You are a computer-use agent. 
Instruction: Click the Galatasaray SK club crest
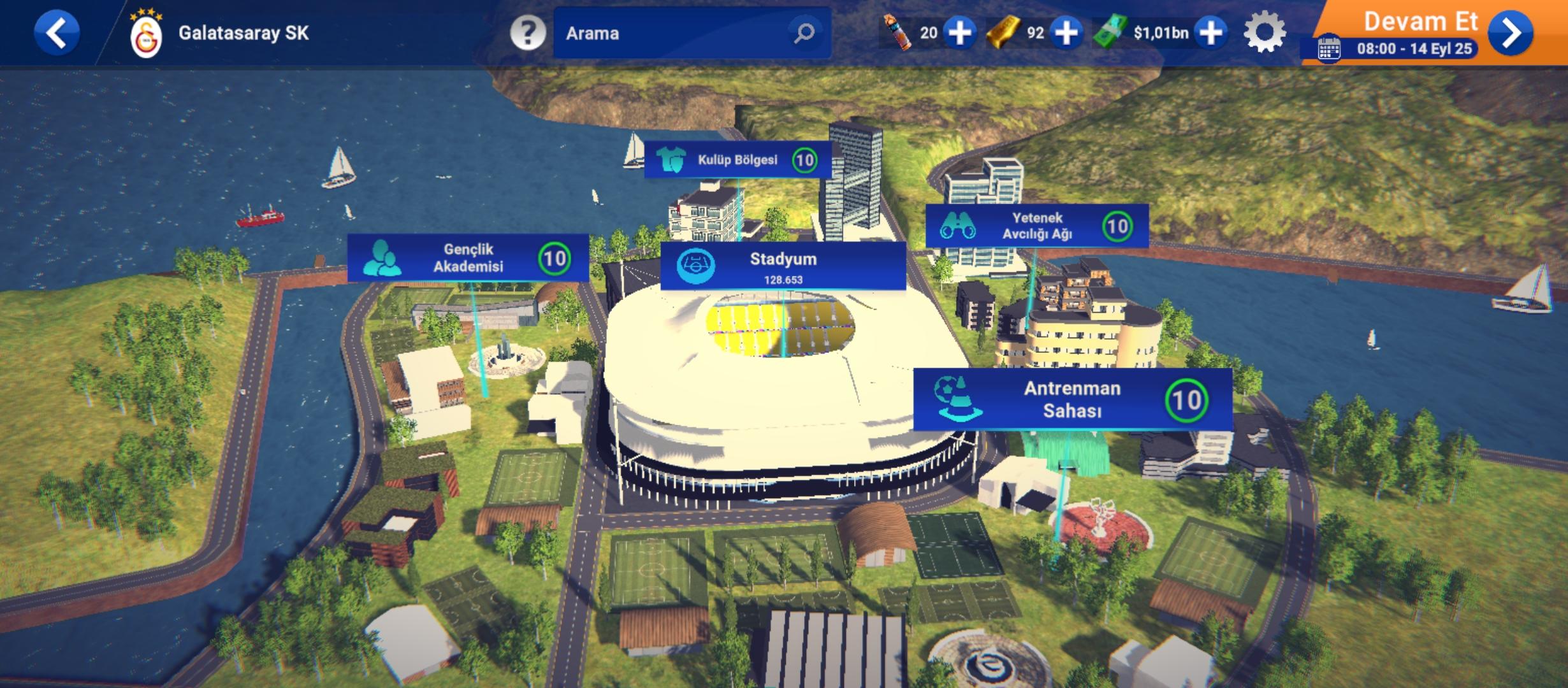click(x=146, y=35)
